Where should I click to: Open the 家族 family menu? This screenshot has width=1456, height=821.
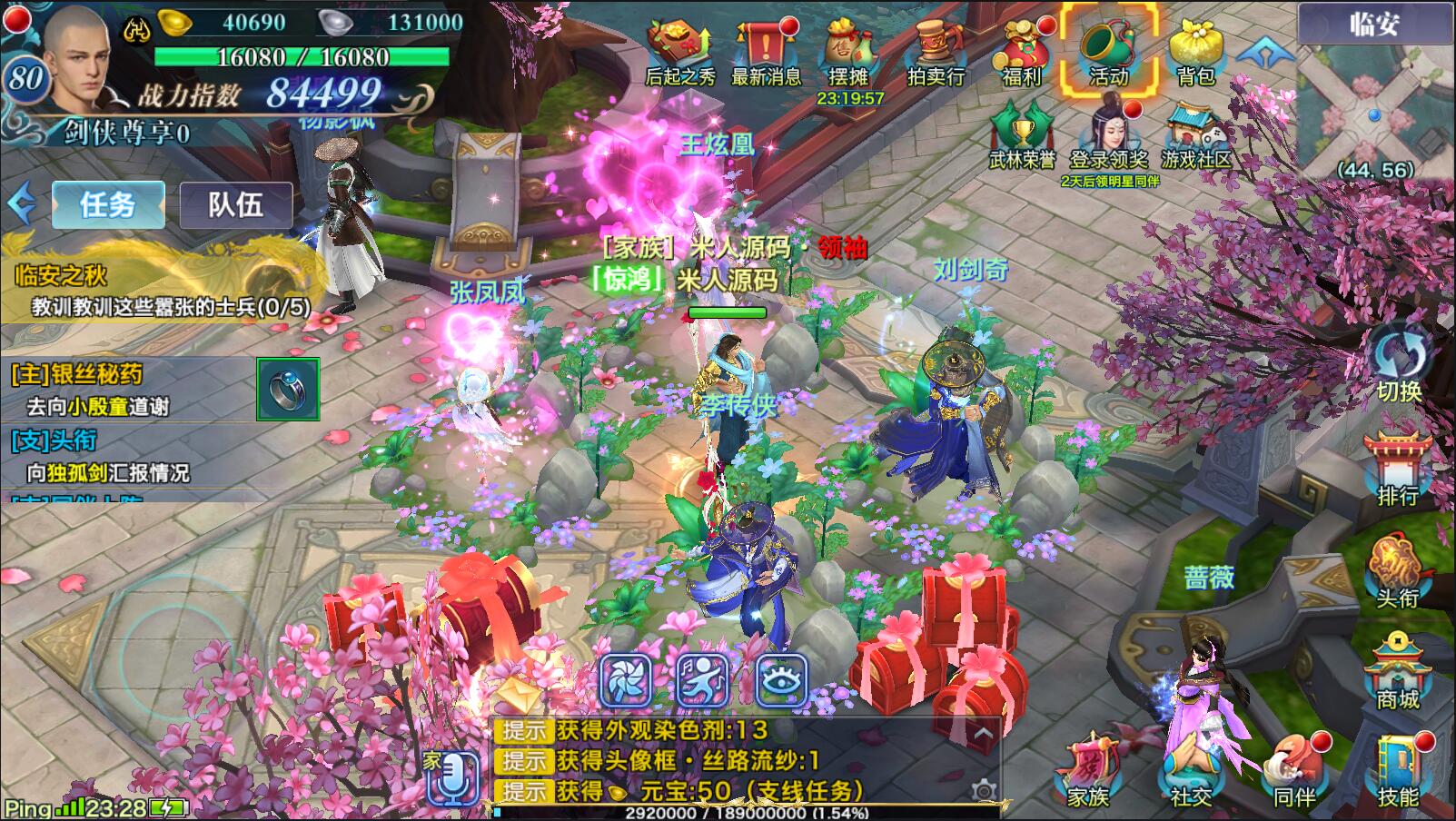(x=1088, y=770)
